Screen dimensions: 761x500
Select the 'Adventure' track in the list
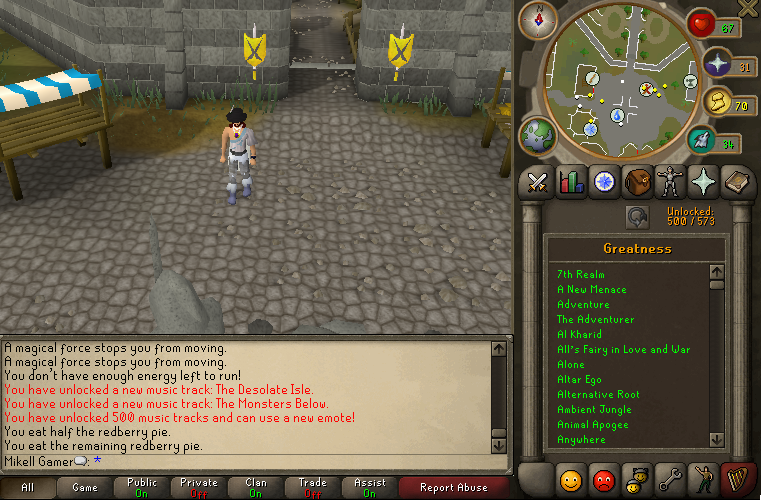[x=583, y=304]
